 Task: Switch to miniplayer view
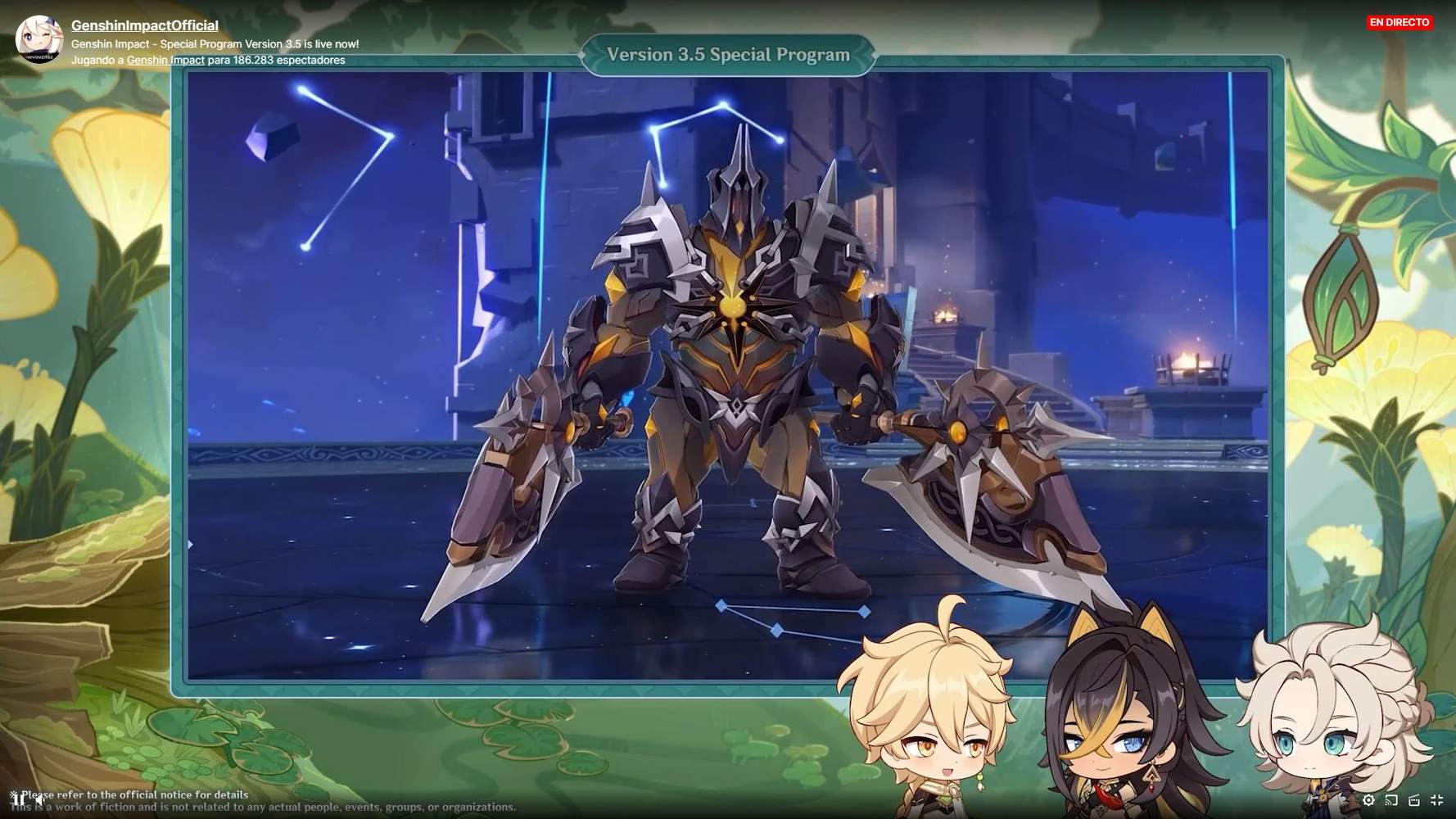point(1413,801)
